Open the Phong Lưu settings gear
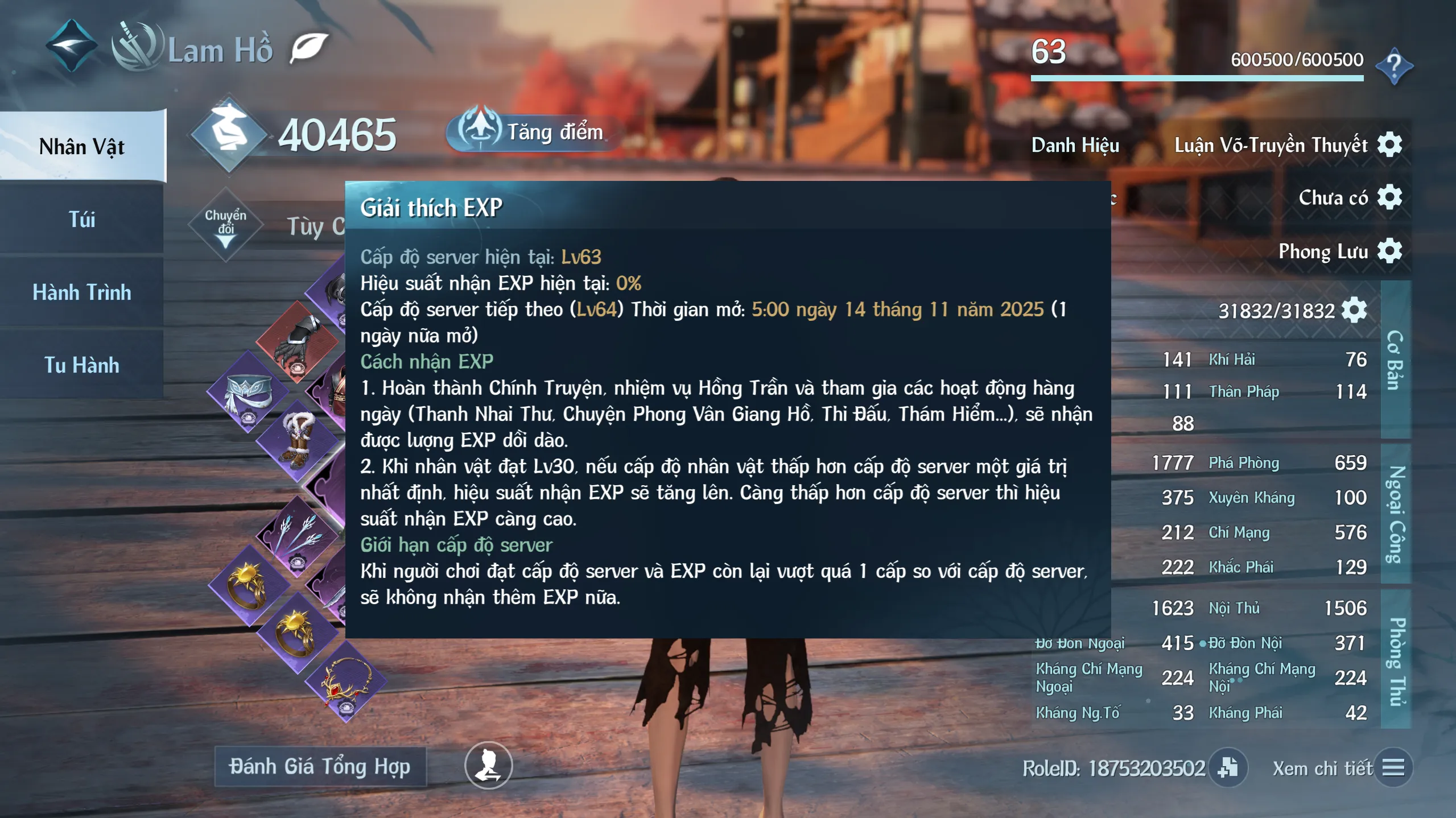This screenshot has width=1456, height=818. 1389,251
